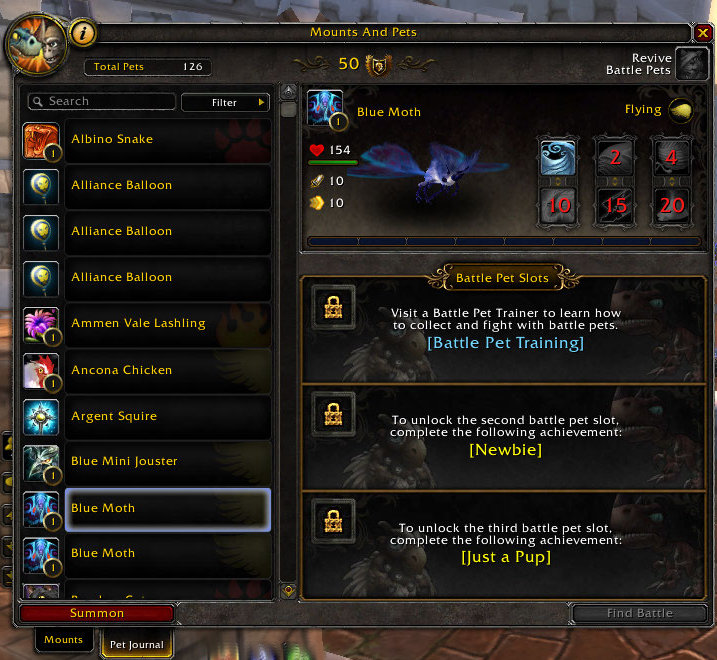Open the Newbie achievement link
The height and width of the screenshot is (660, 717).
(505, 450)
